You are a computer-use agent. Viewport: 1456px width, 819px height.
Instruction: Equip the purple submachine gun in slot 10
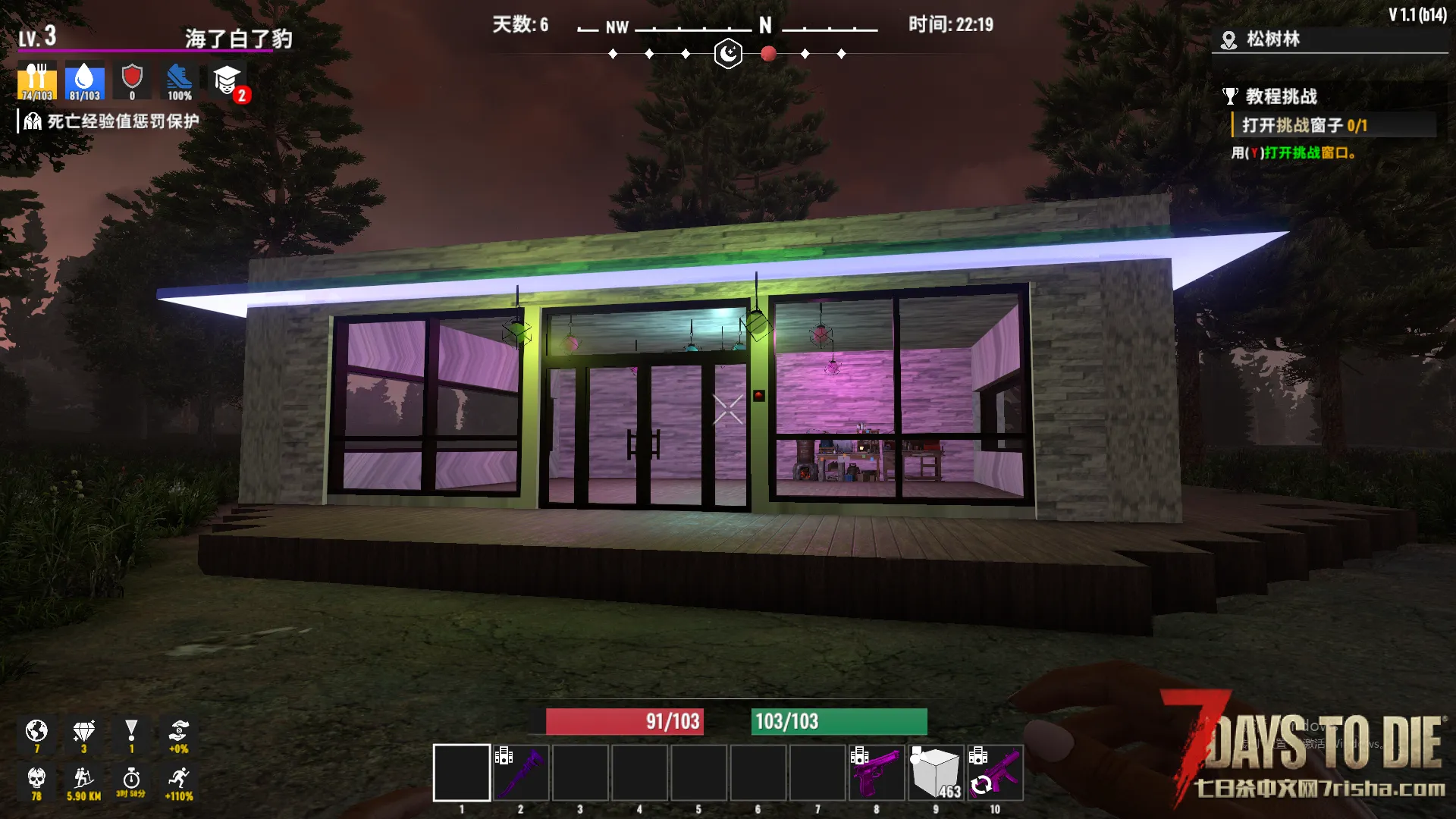click(995, 773)
